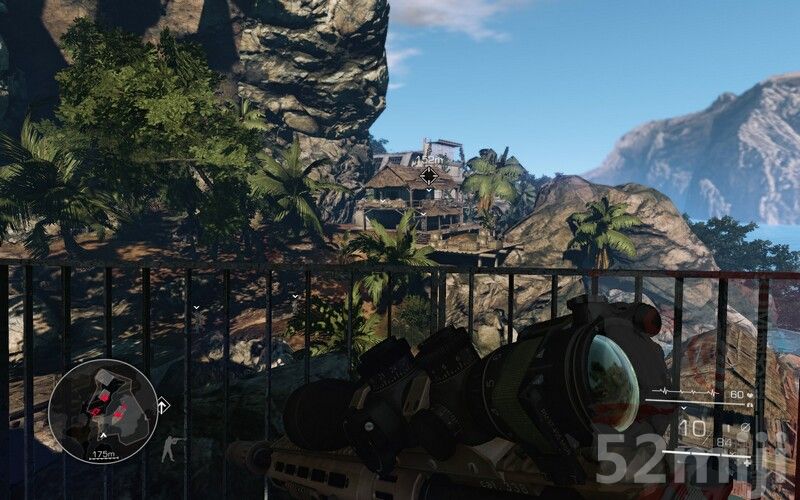Click the diamond up-arrow icon beside minimap
Image resolution: width=800 pixels, height=500 pixels.
(163, 406)
